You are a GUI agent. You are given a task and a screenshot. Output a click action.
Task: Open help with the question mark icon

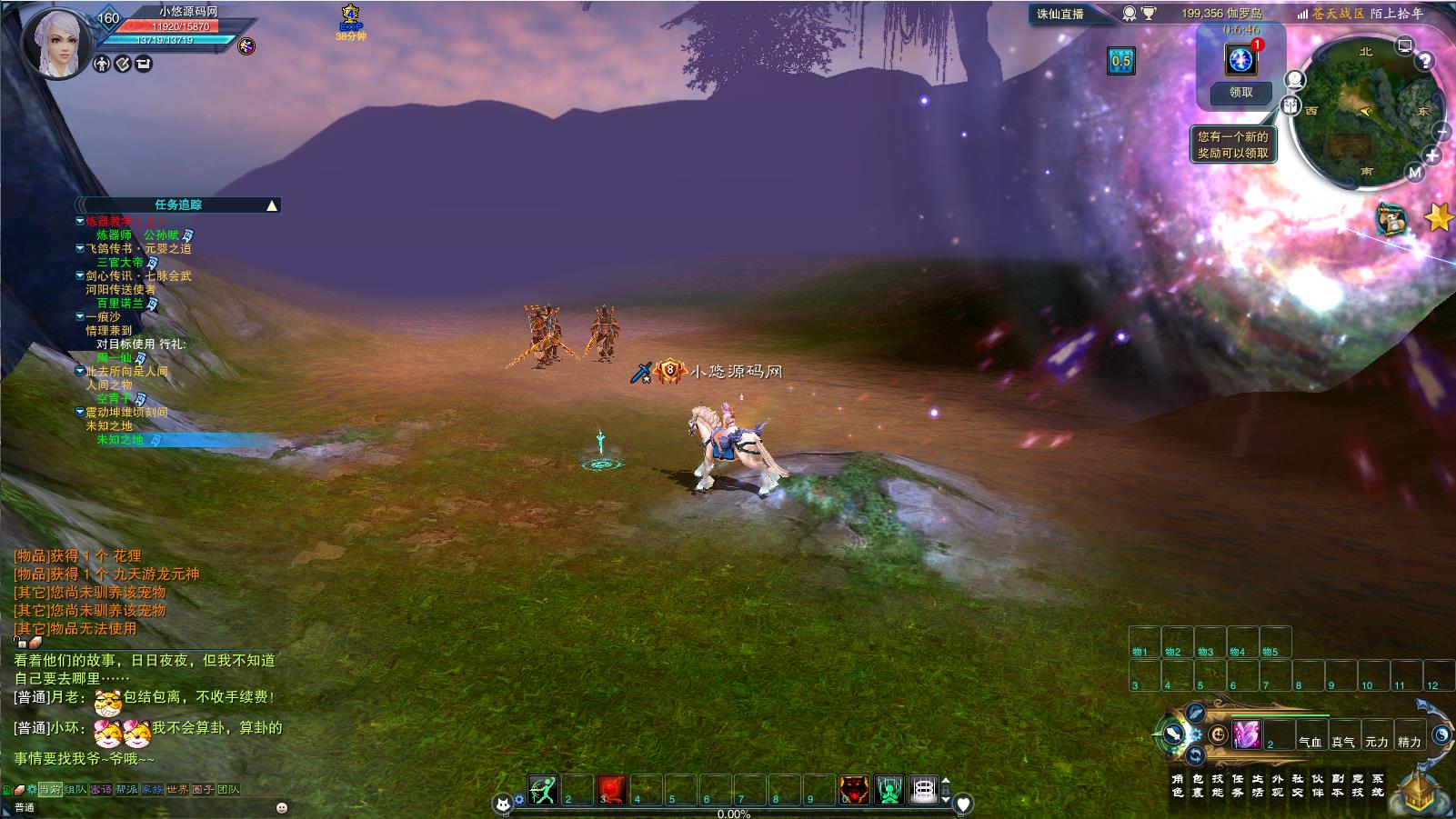click(1425, 61)
